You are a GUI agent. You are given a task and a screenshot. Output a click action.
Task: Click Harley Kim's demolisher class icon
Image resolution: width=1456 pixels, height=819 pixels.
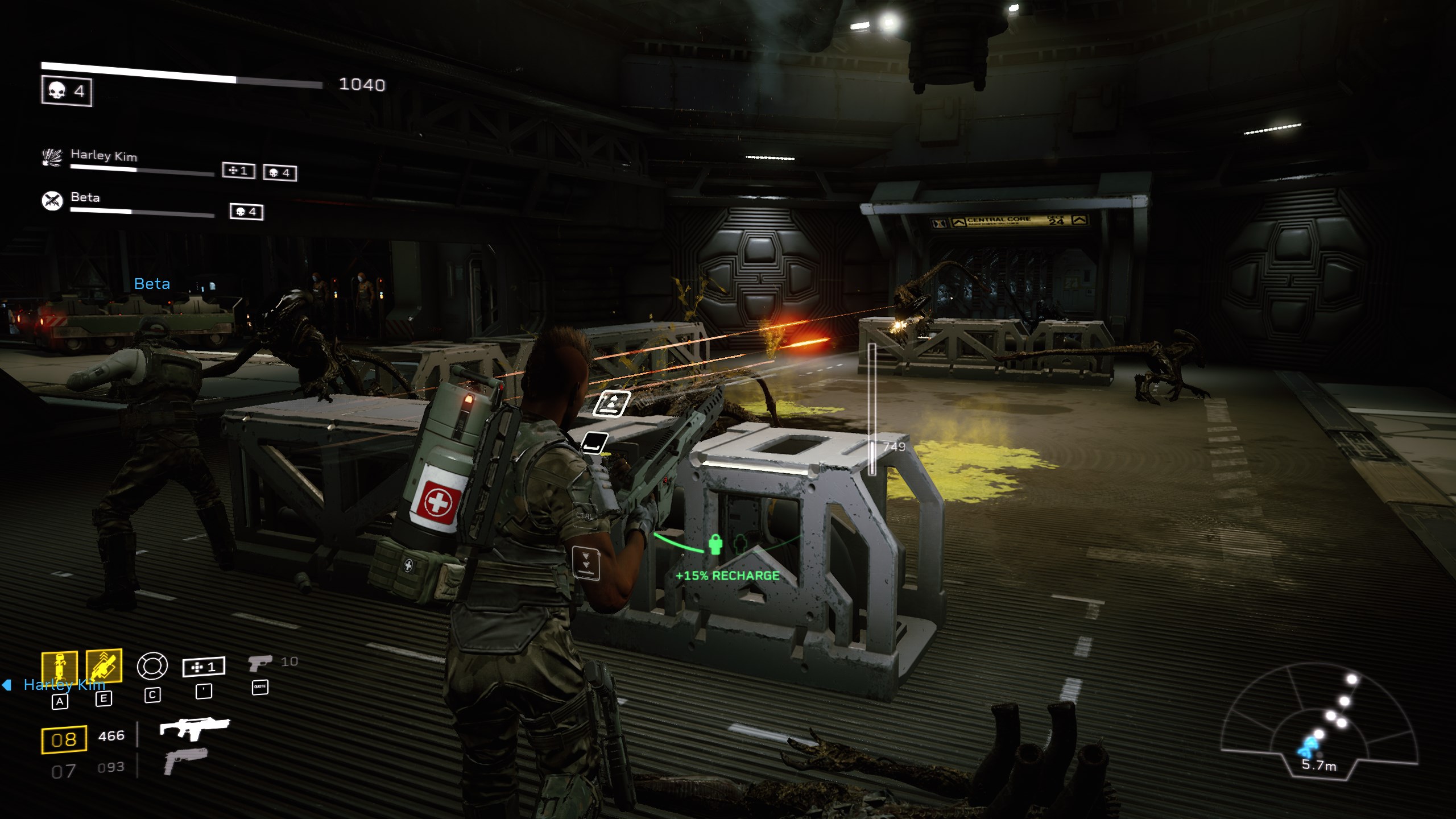click(52, 158)
